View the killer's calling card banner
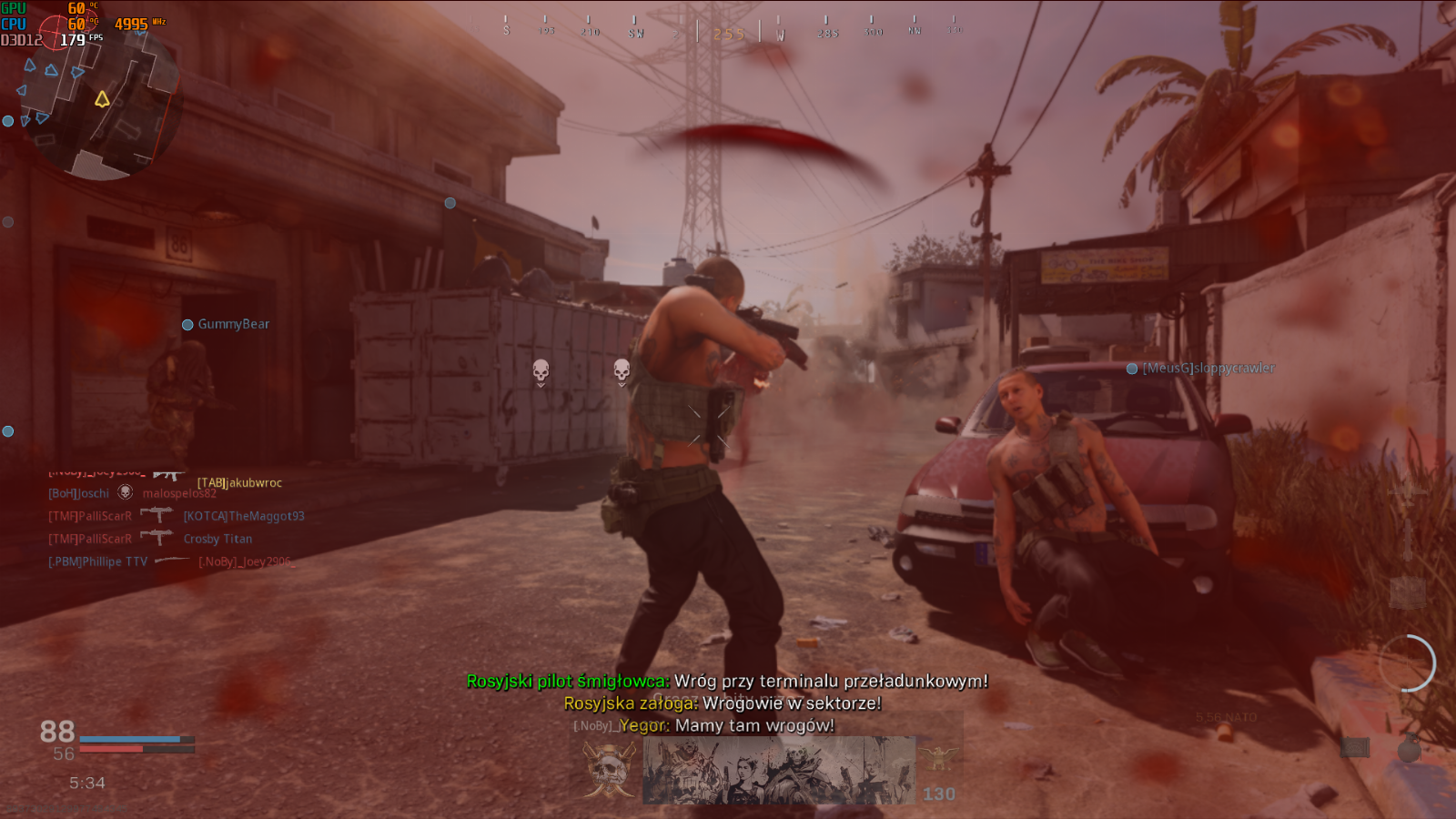Viewport: 1456px width, 819px height. pyautogui.click(x=779, y=770)
